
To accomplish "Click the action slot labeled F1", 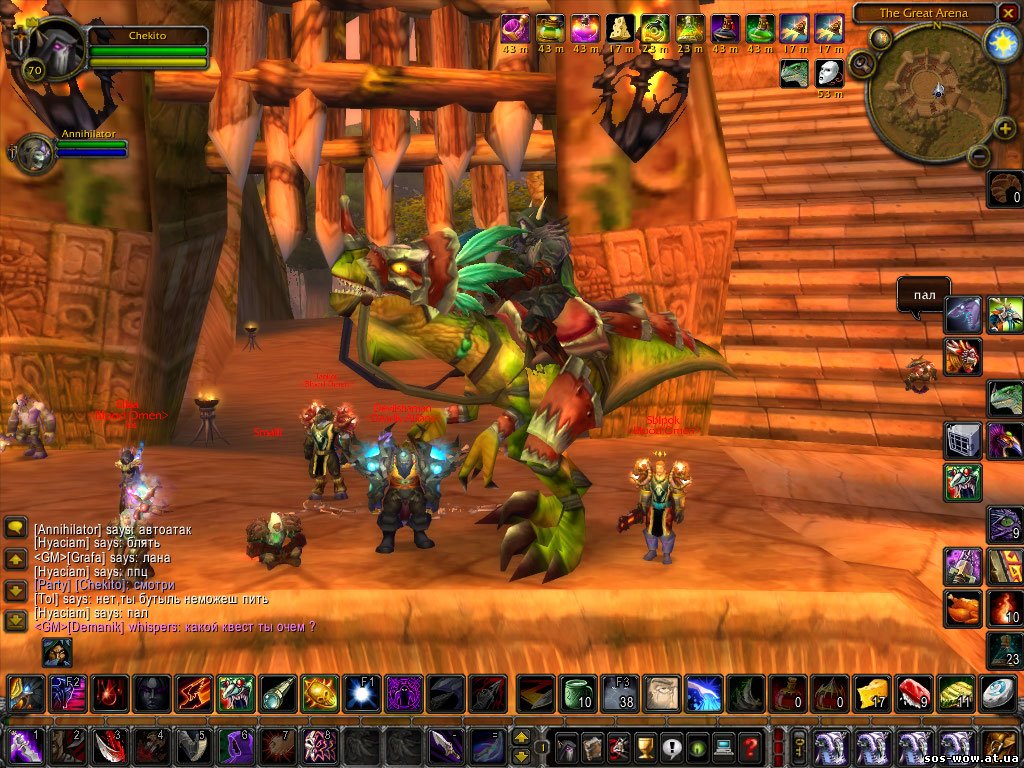I will point(361,693).
